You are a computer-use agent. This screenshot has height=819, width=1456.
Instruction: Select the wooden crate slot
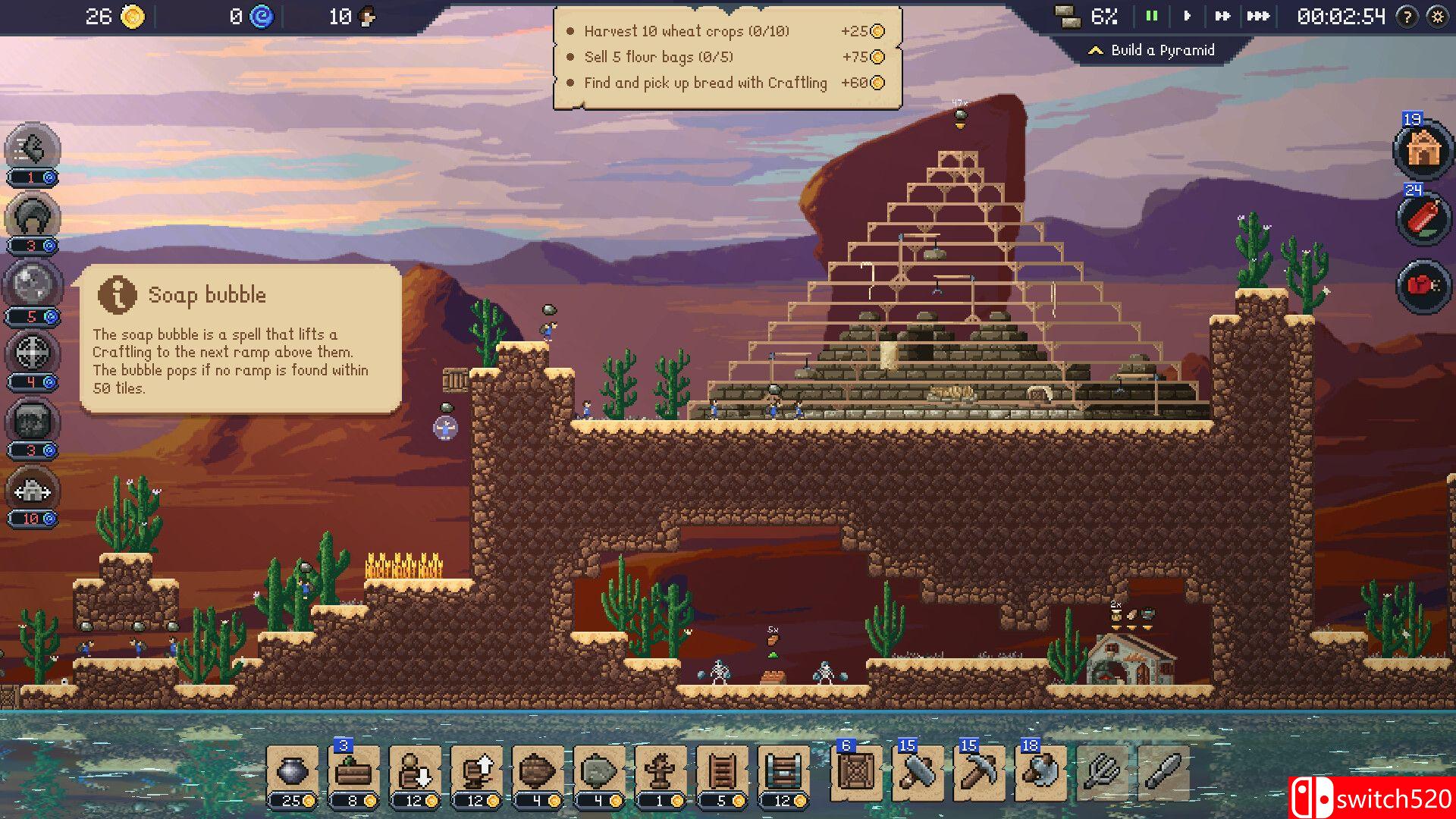[x=856, y=772]
